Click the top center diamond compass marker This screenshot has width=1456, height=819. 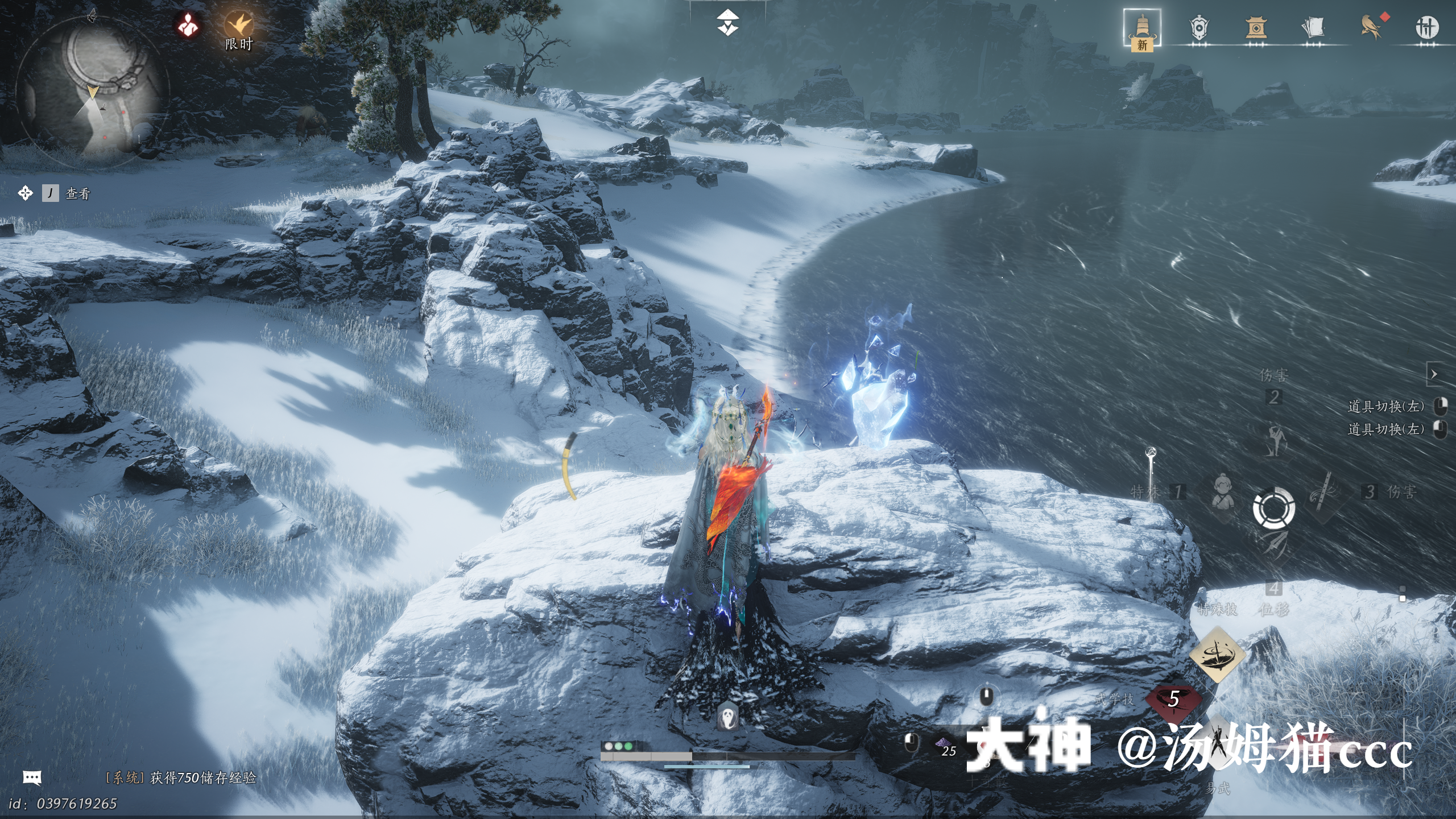pyautogui.click(x=727, y=23)
